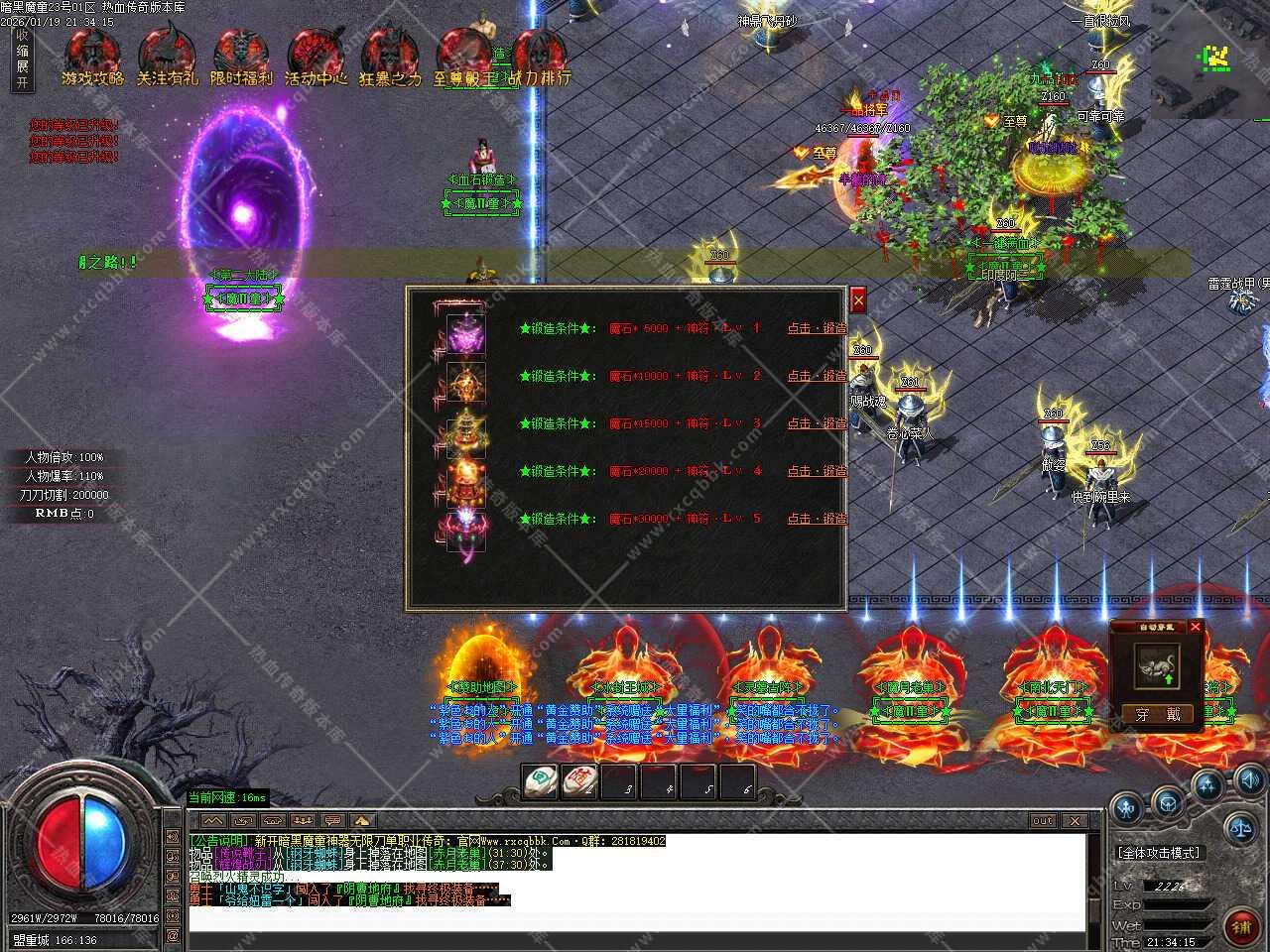Open the 游戏攻略 game guide icon
The height and width of the screenshot is (952, 1270).
91,58
